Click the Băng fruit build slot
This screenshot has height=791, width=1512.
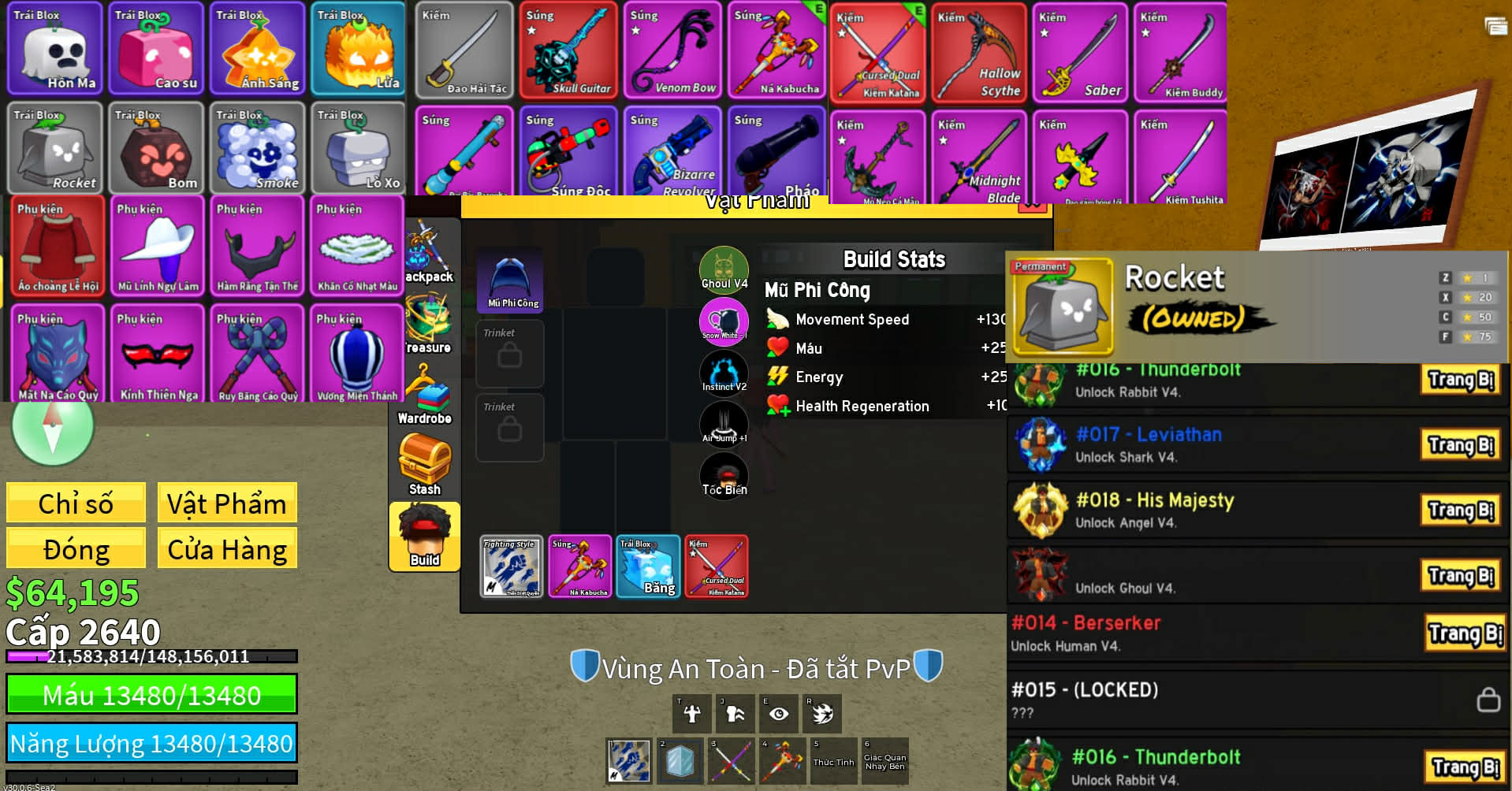point(648,566)
